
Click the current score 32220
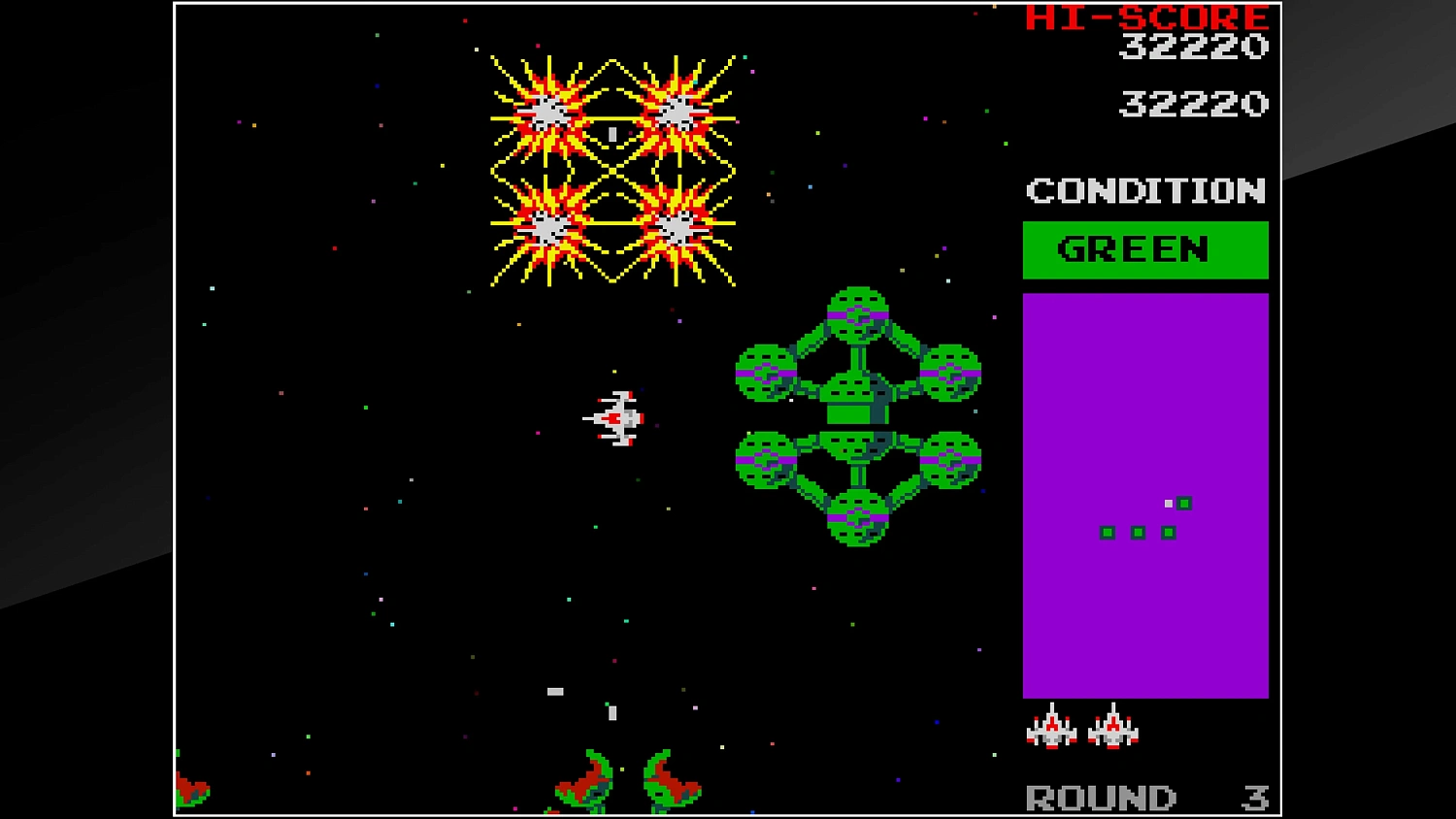coord(1193,103)
